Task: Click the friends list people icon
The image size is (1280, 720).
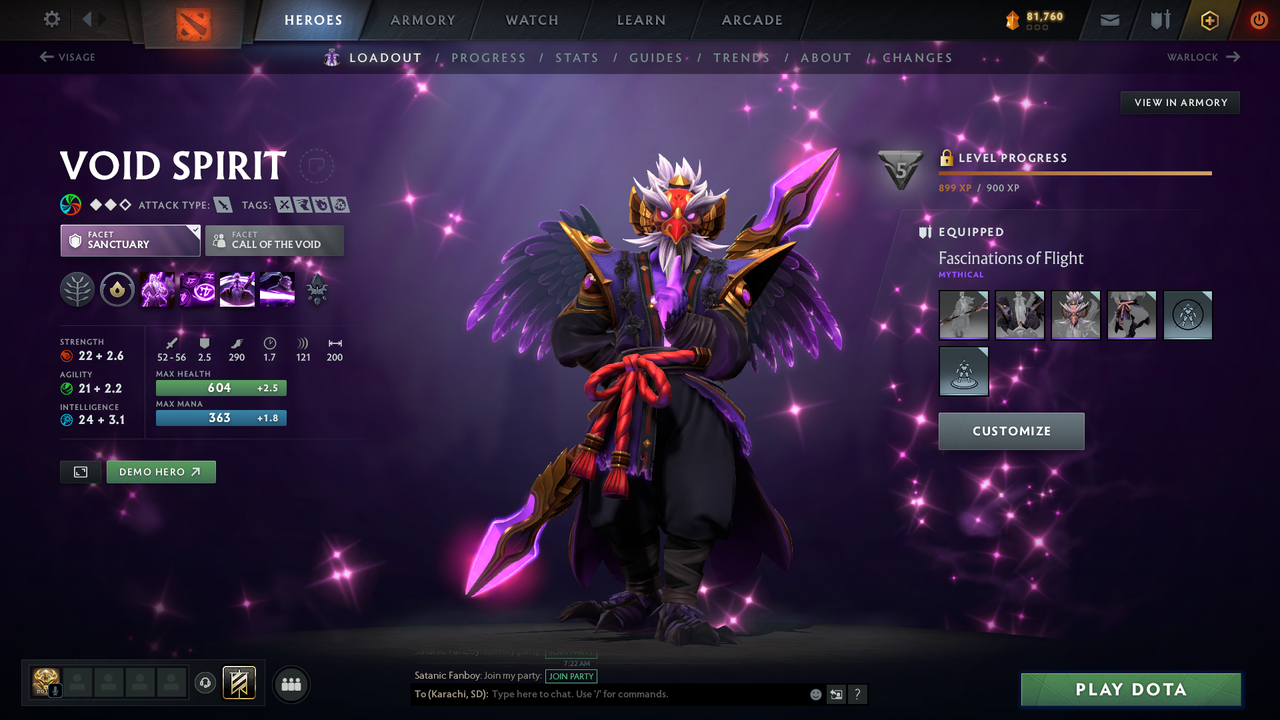Action: pyautogui.click(x=290, y=684)
